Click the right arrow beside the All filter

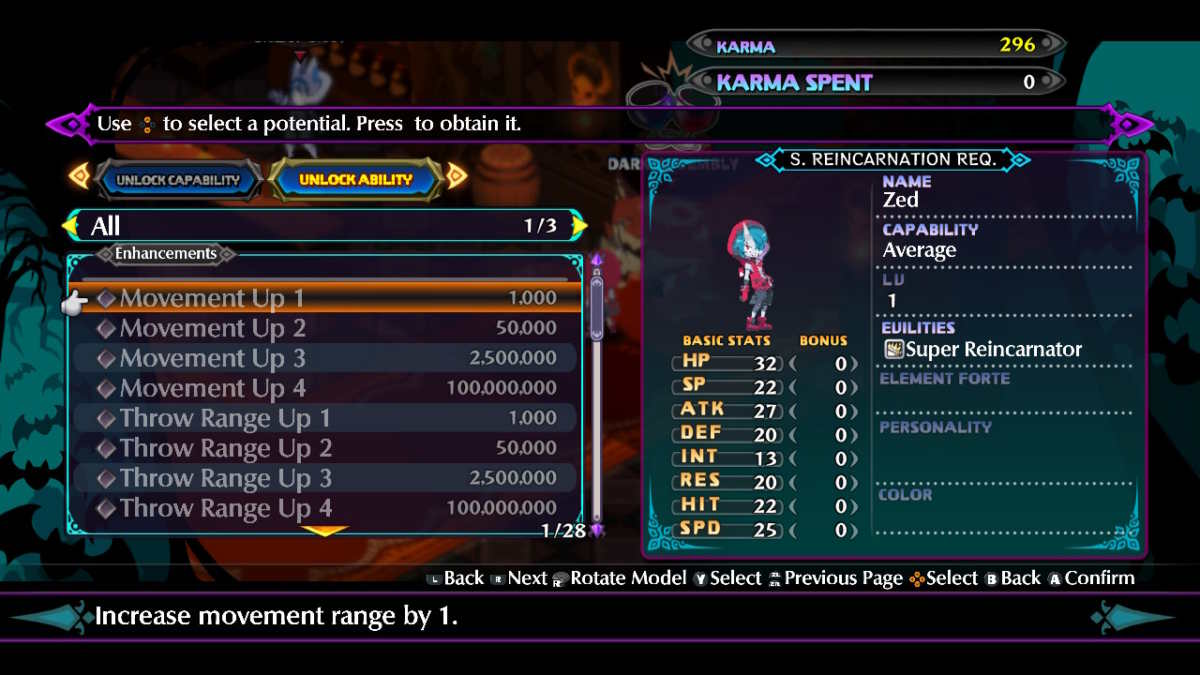click(579, 226)
